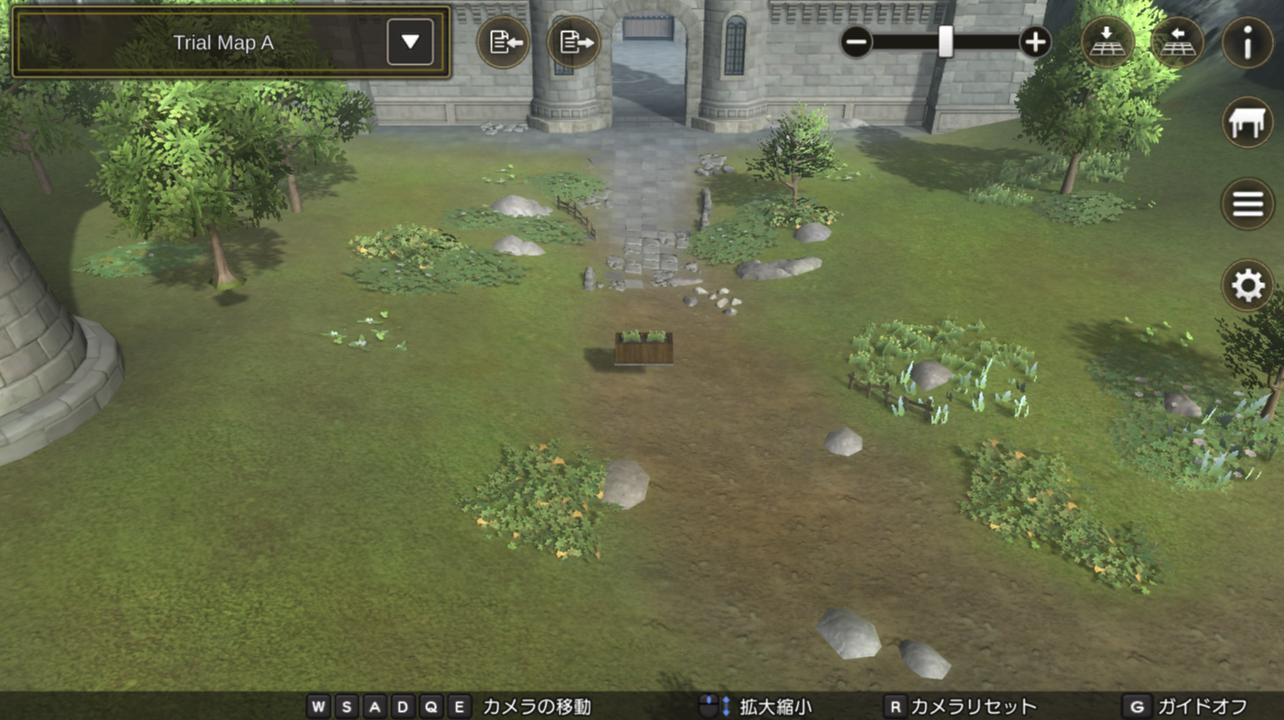Zoom out with the minus button
This screenshot has height=720, width=1284.
pos(857,42)
